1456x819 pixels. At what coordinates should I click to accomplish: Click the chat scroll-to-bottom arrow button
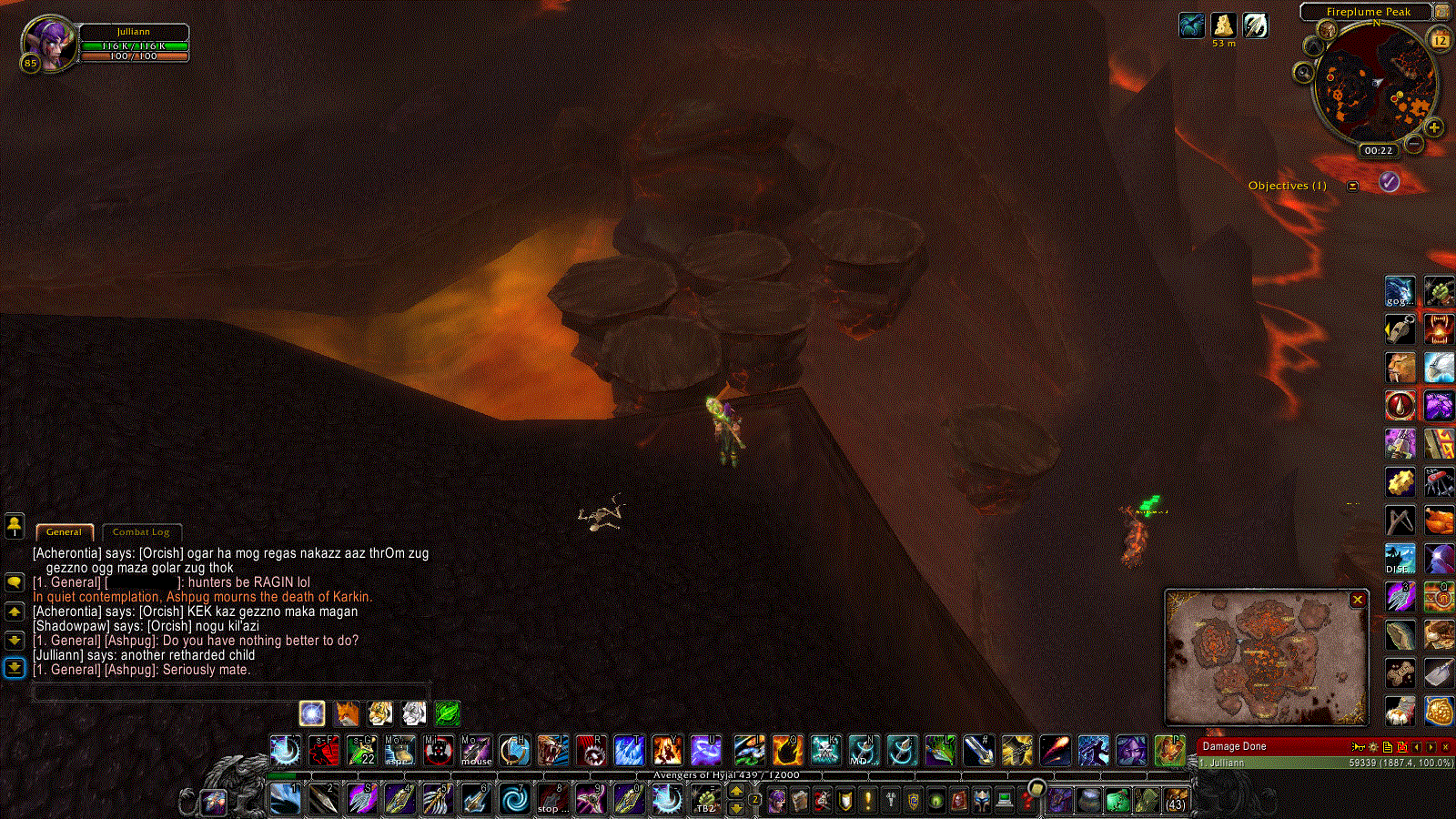(x=15, y=668)
